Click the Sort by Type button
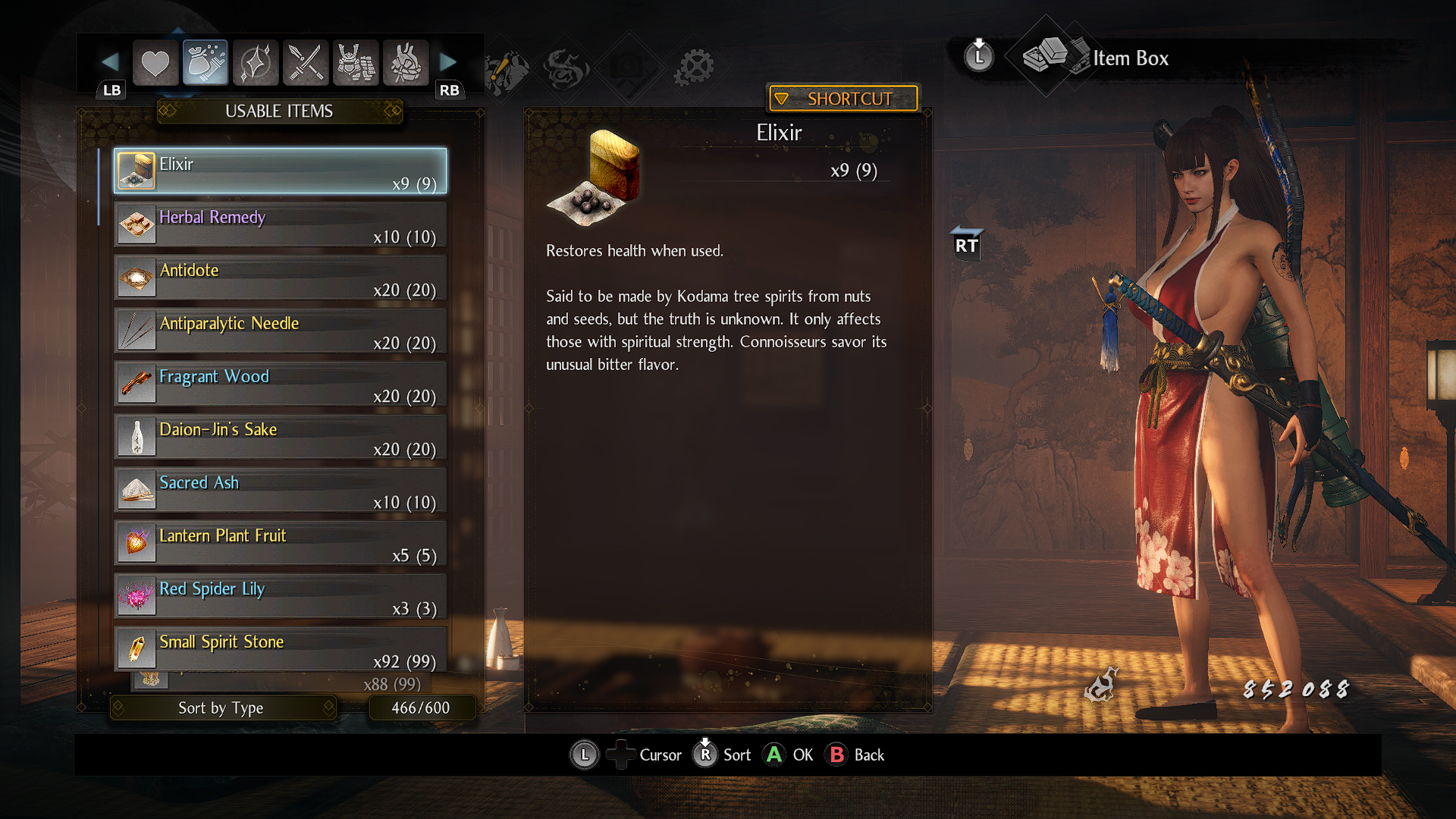This screenshot has width=1456, height=819. coord(221,708)
